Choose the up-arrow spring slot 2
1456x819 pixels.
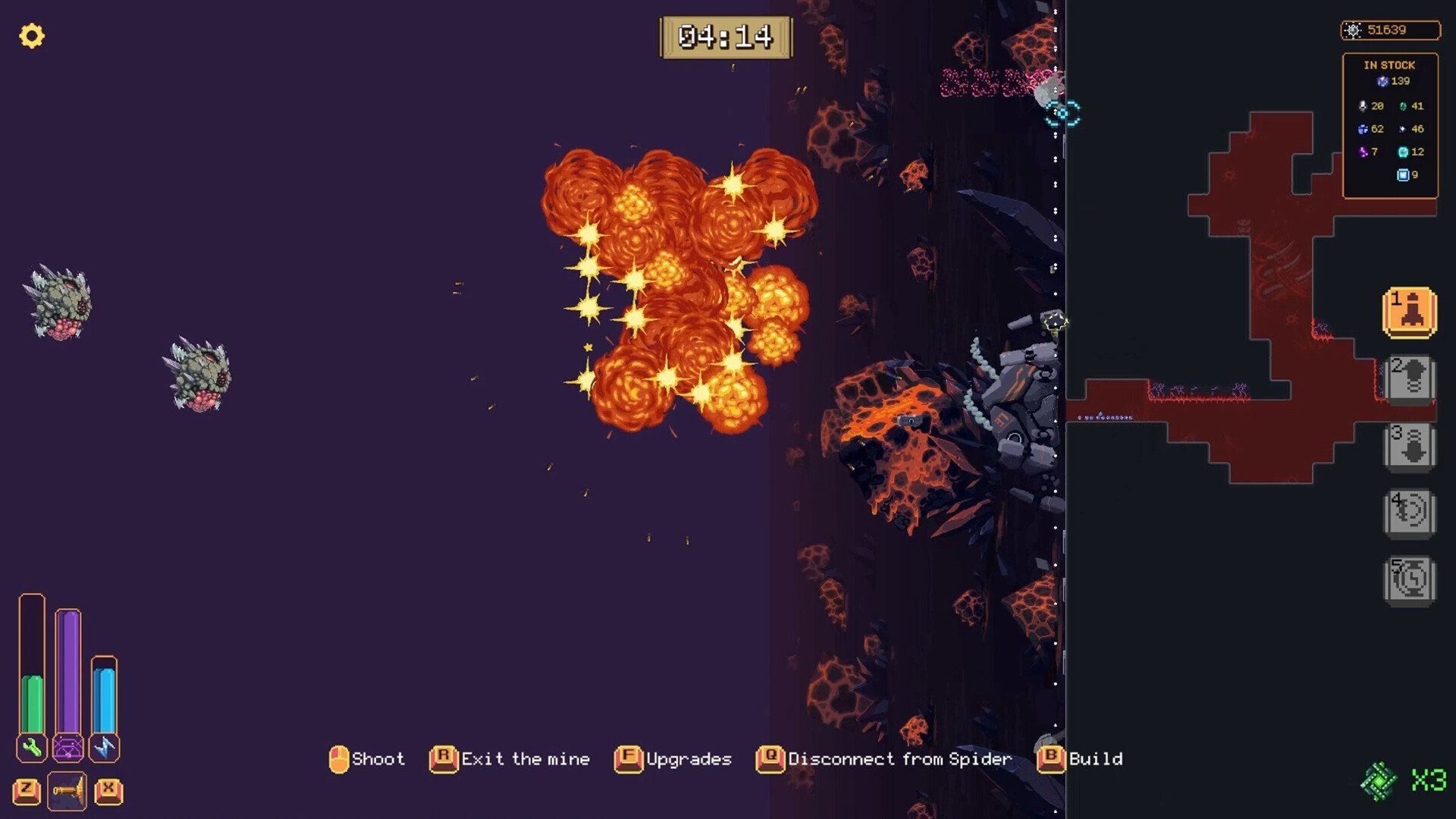[1410, 378]
